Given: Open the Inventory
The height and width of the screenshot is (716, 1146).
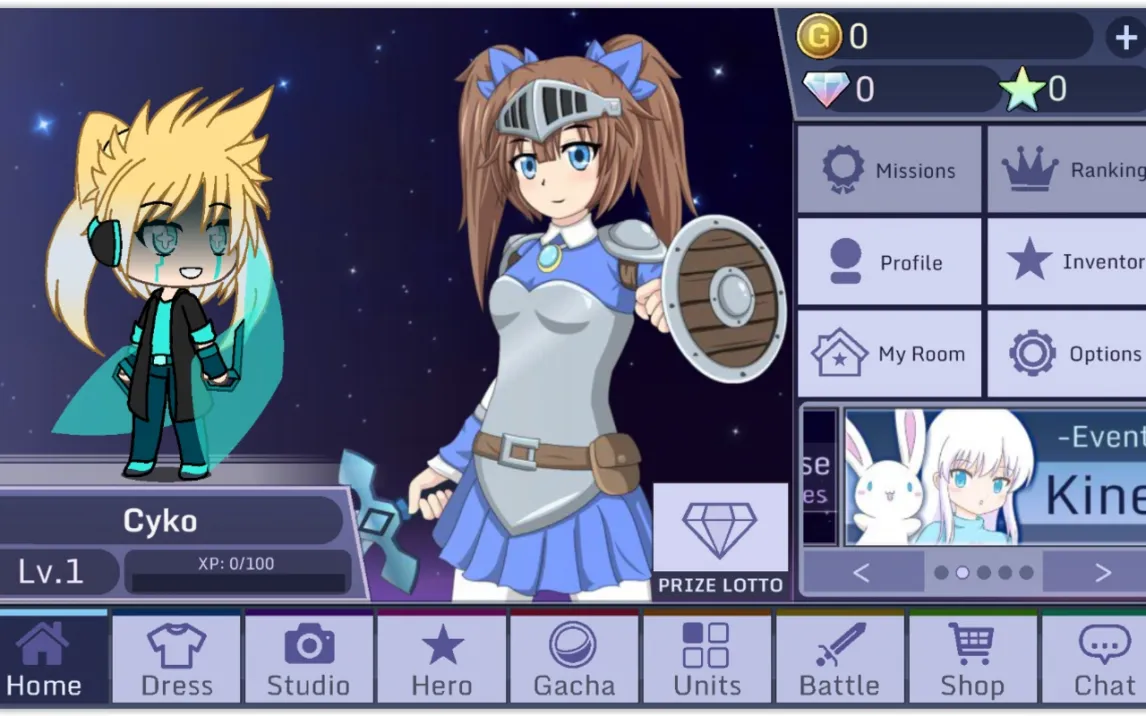Looking at the screenshot, I should tap(1066, 262).
